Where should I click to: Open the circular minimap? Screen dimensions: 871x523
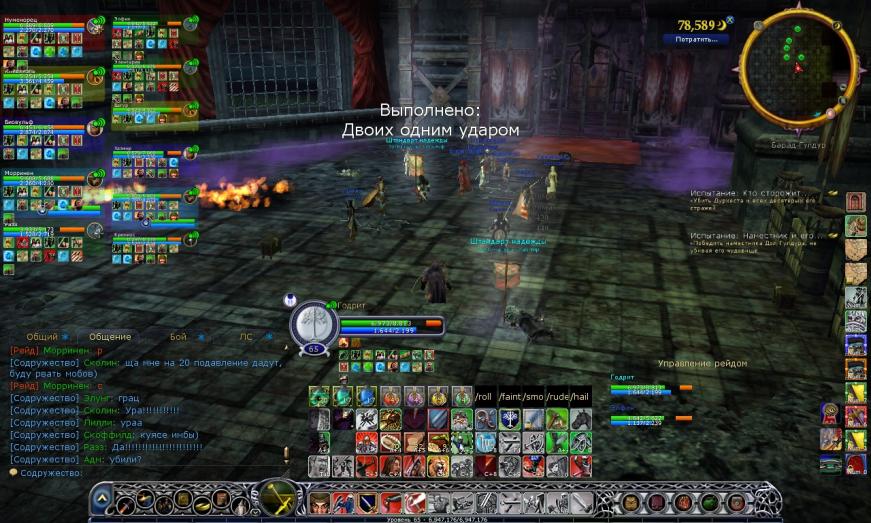(797, 66)
